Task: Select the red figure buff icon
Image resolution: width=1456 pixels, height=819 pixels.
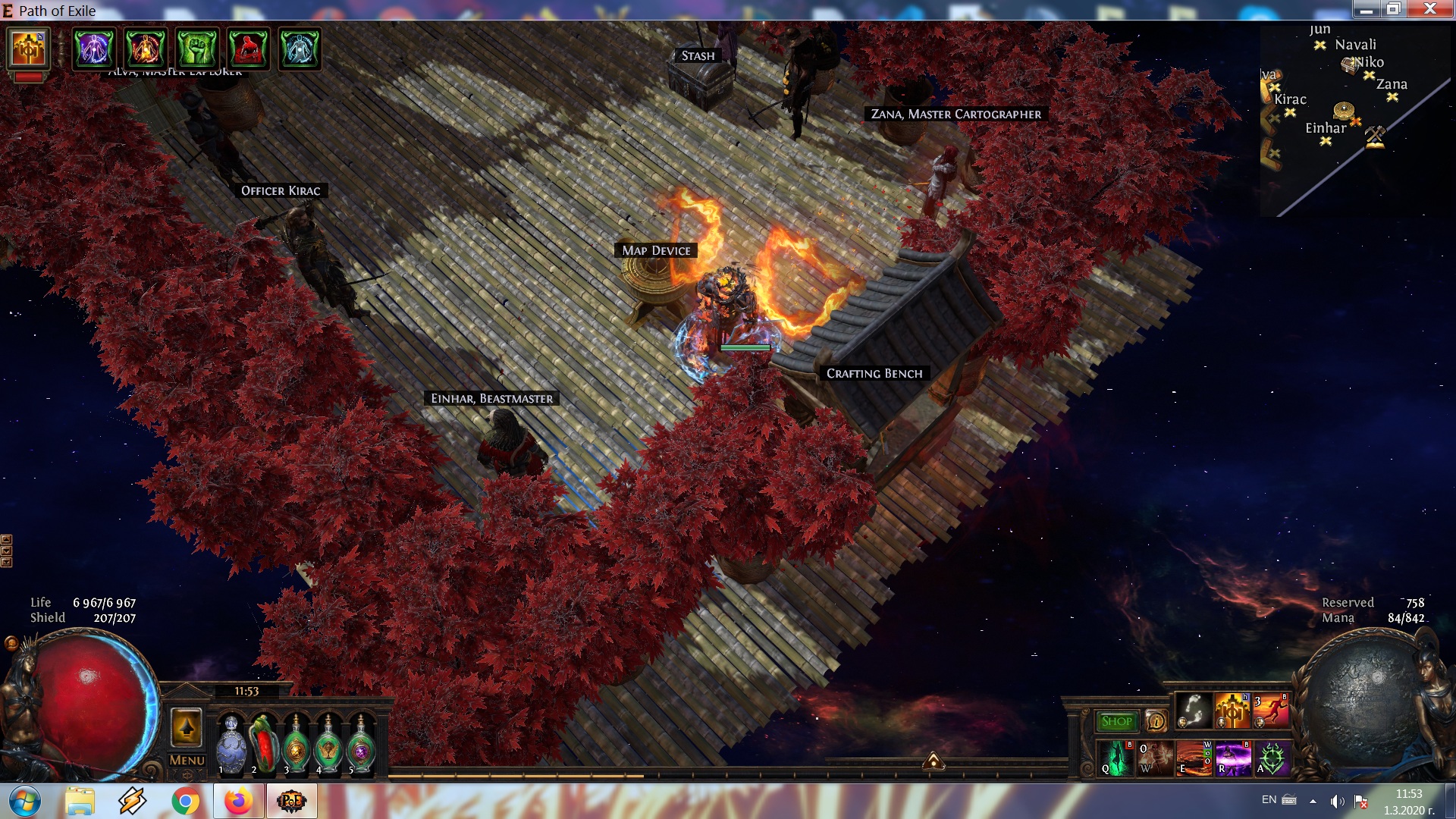Action: [248, 49]
